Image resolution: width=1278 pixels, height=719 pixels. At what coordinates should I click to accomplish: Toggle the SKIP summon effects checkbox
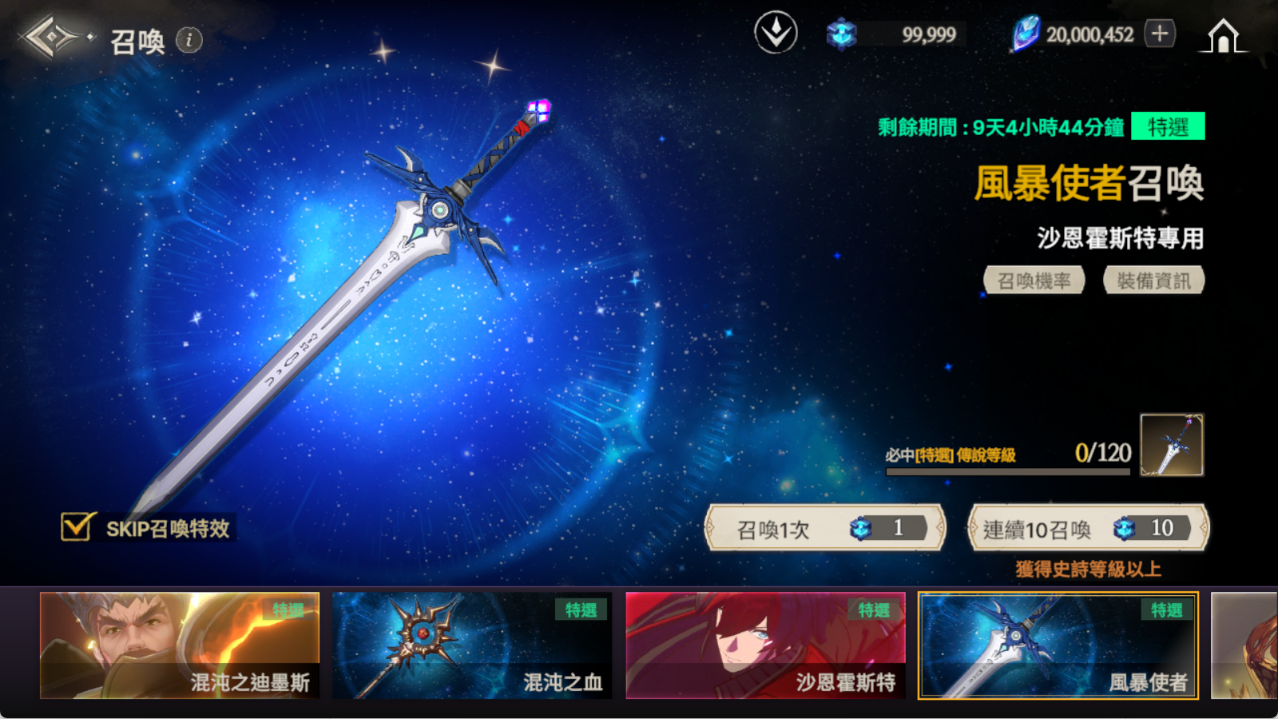coord(77,527)
